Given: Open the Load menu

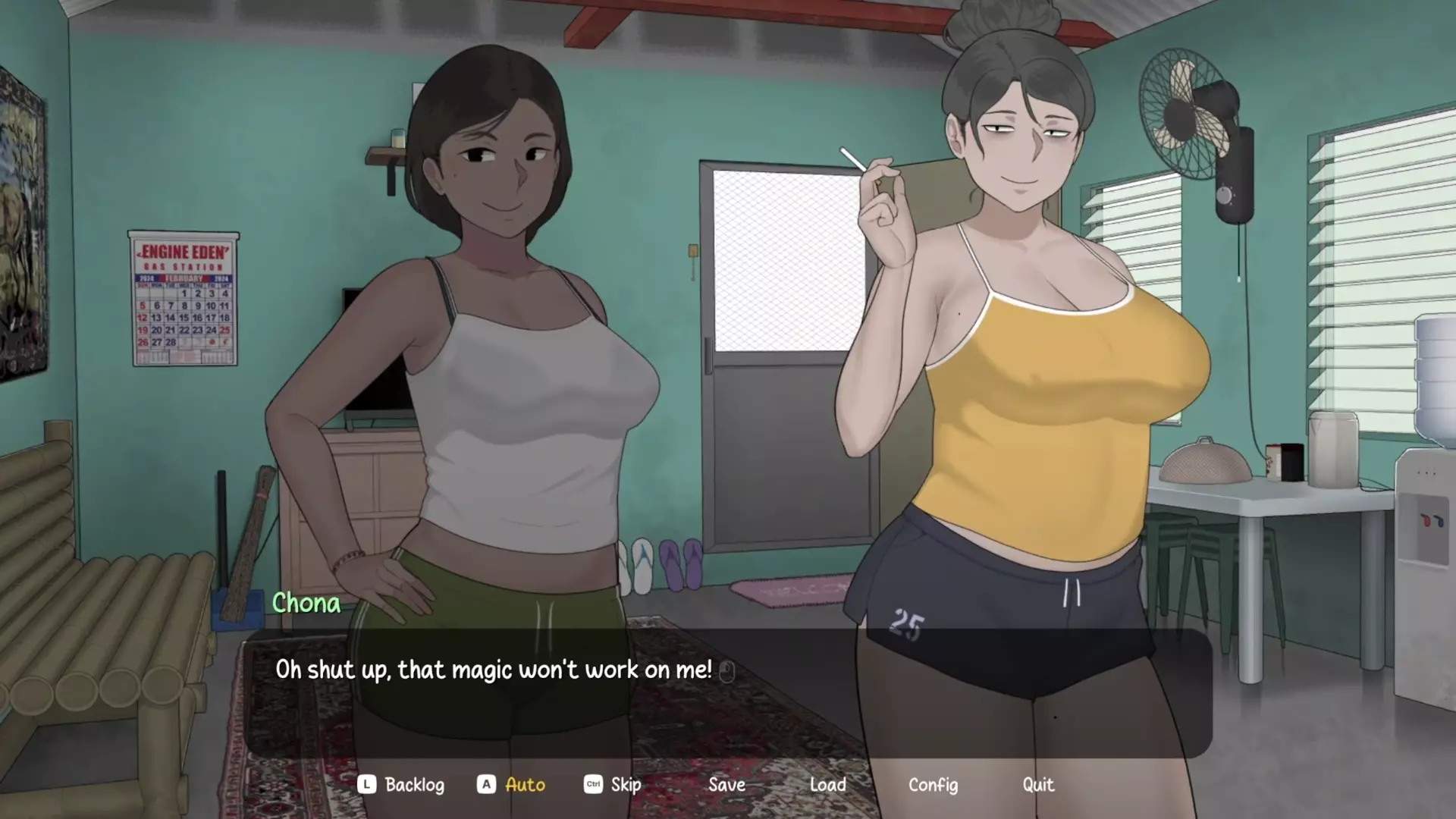Looking at the screenshot, I should 827,785.
